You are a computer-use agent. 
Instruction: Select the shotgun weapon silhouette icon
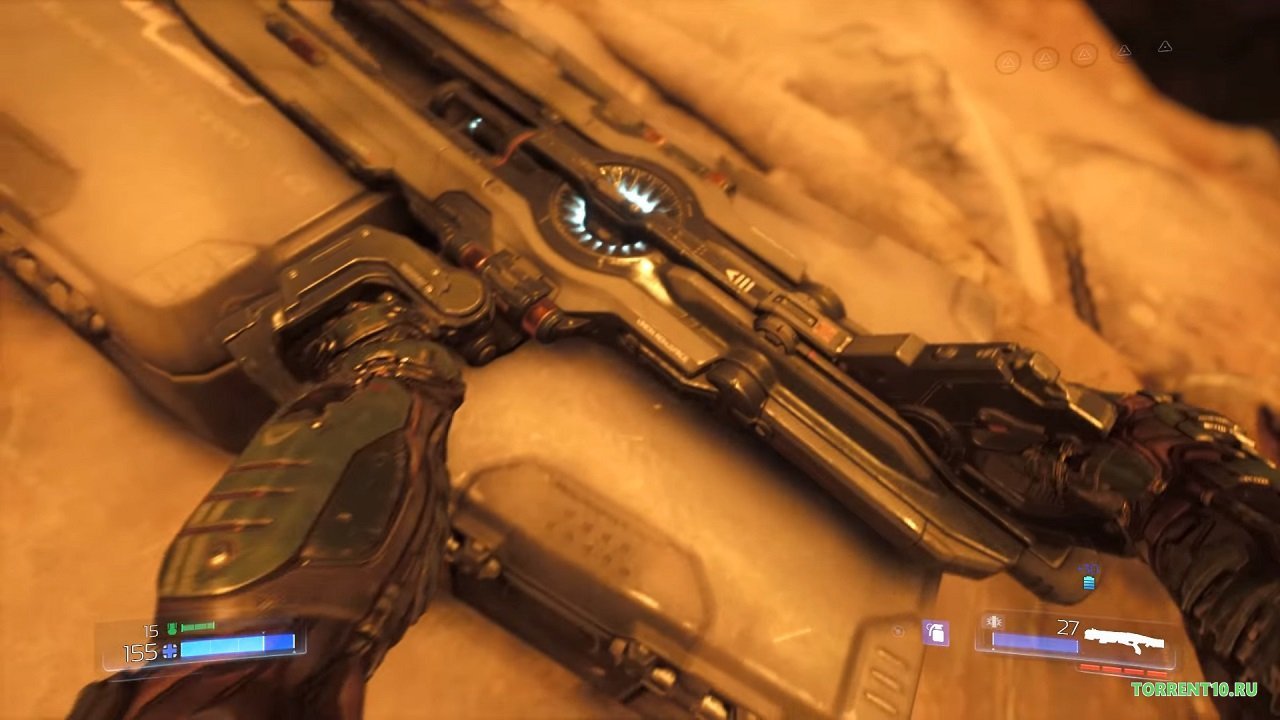coord(1125,639)
